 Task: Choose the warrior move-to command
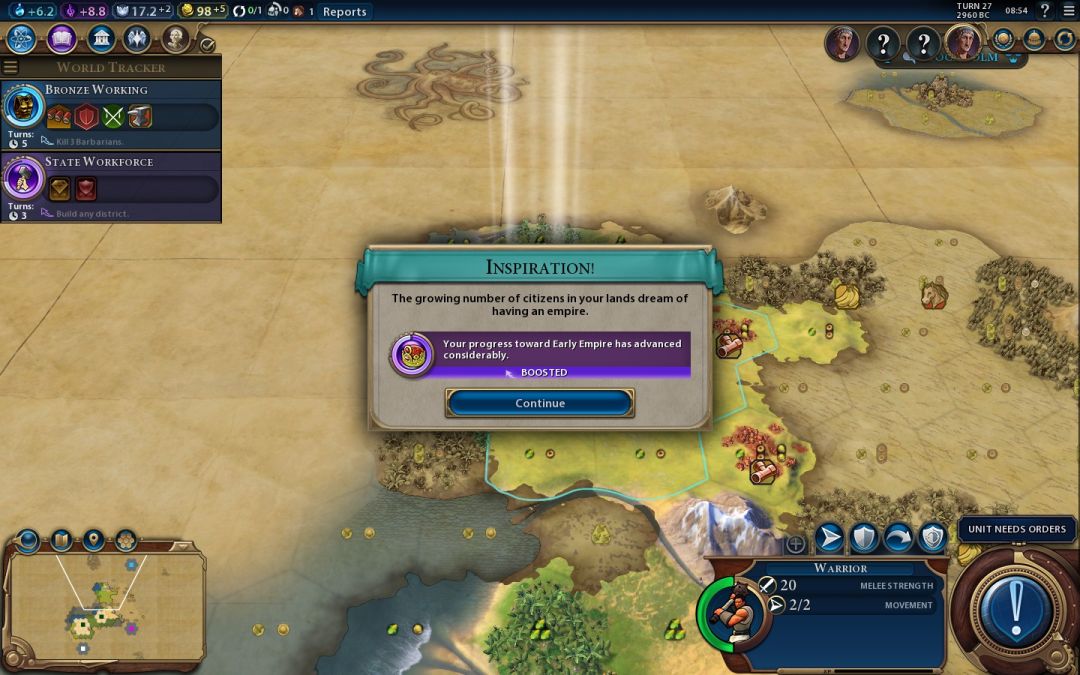(830, 538)
